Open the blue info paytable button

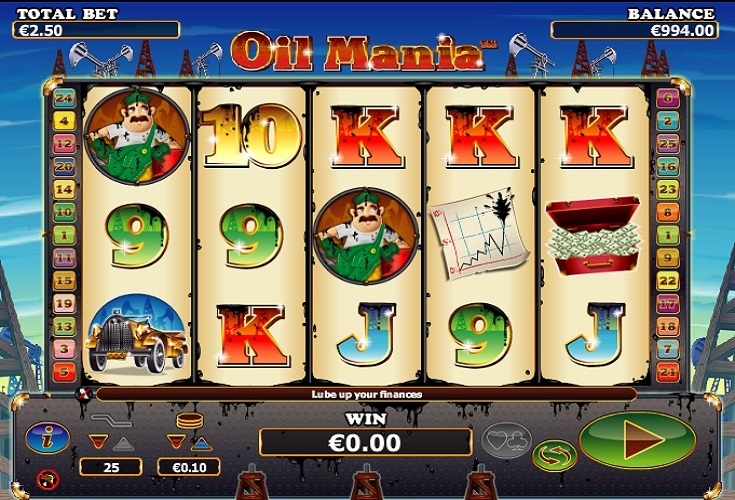point(47,438)
